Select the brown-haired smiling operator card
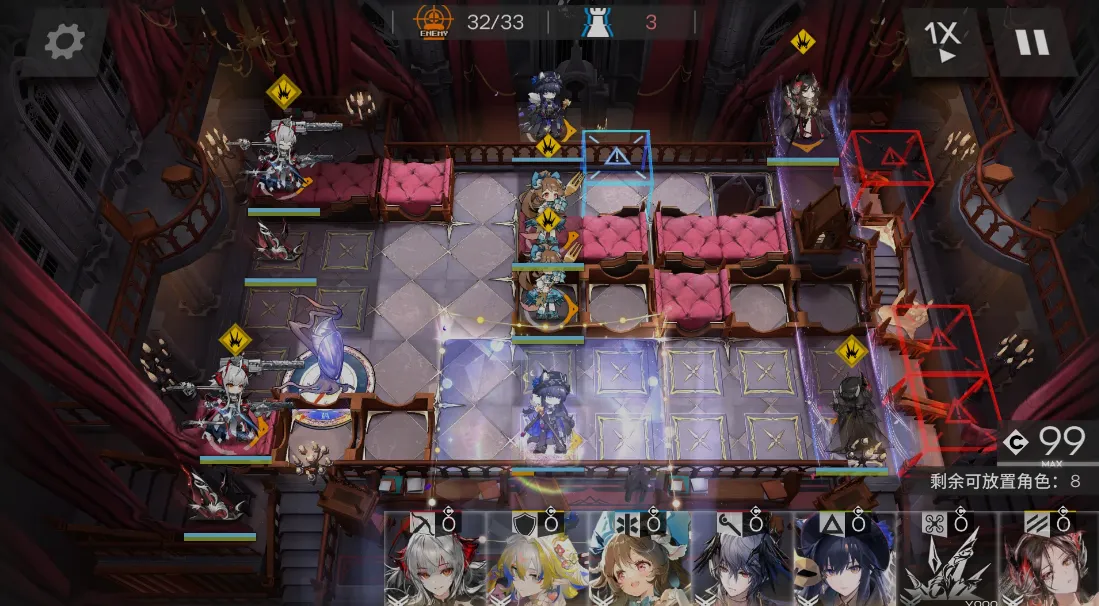The width and height of the screenshot is (1099, 606). [x=638, y=562]
